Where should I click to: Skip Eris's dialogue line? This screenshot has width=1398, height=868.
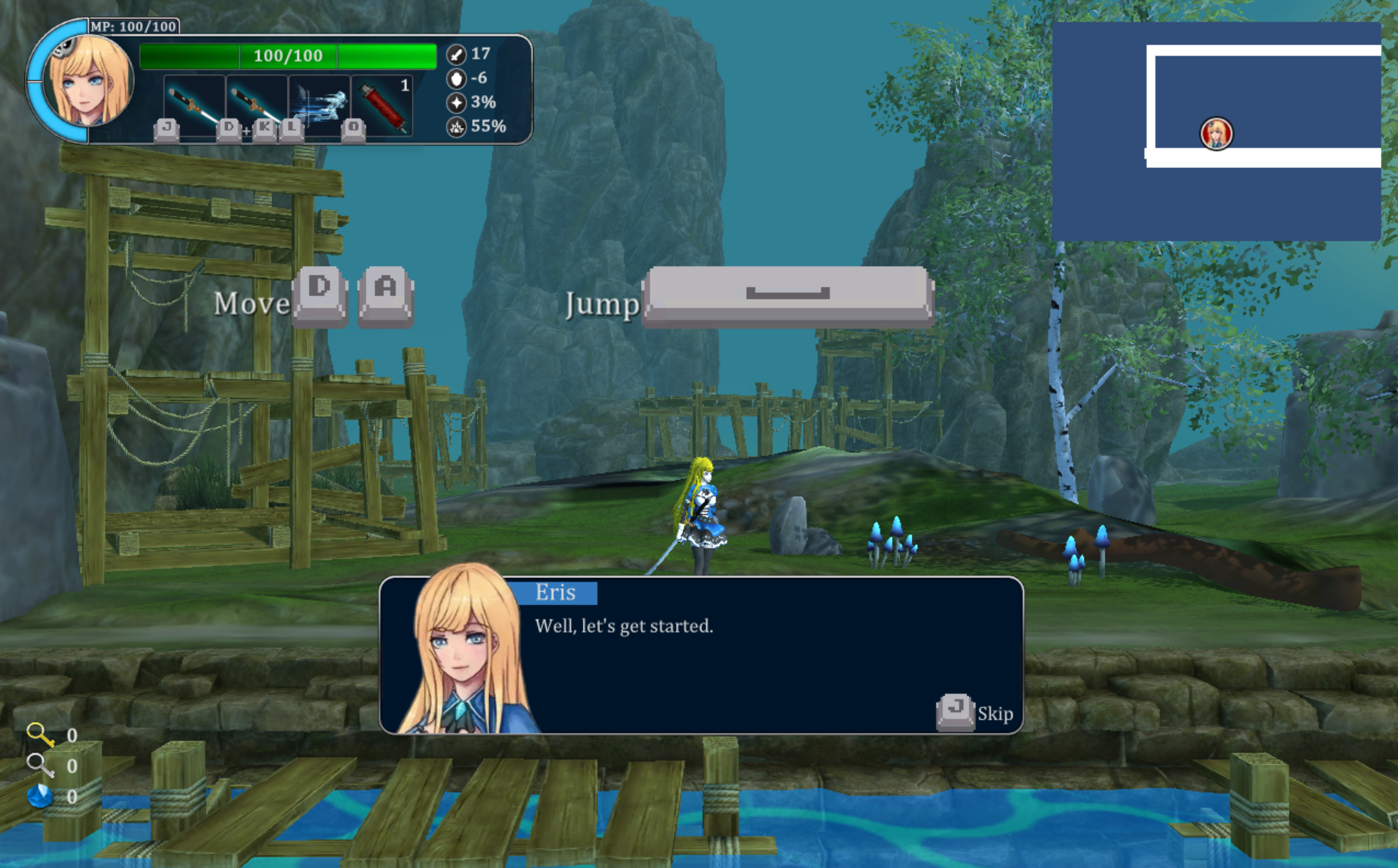point(974,712)
